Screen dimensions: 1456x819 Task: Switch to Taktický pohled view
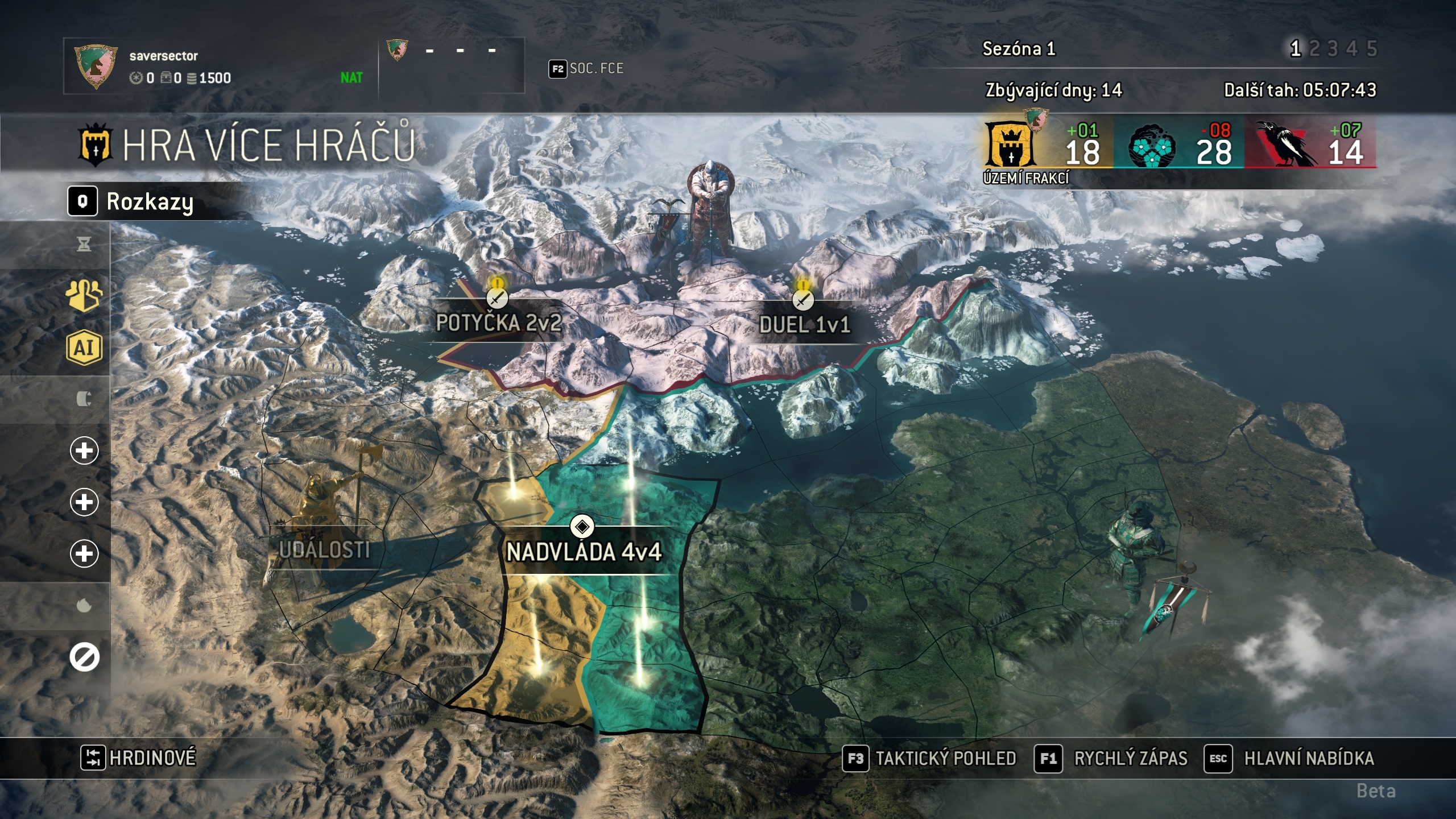click(929, 758)
